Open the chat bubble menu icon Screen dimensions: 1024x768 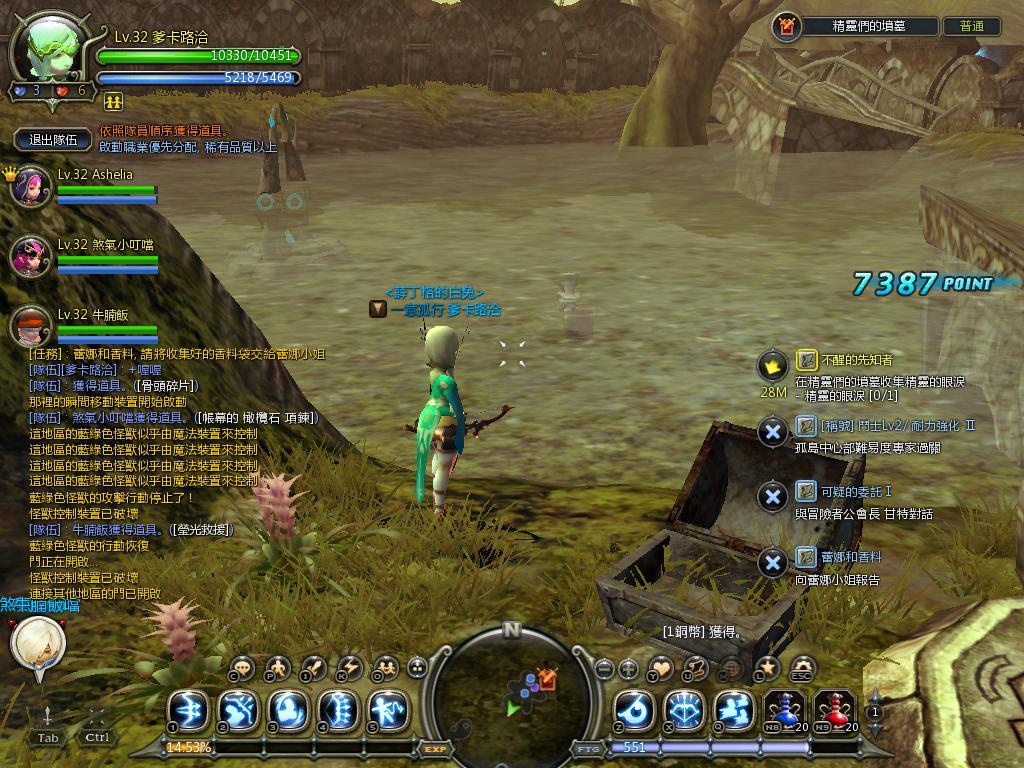[243, 668]
